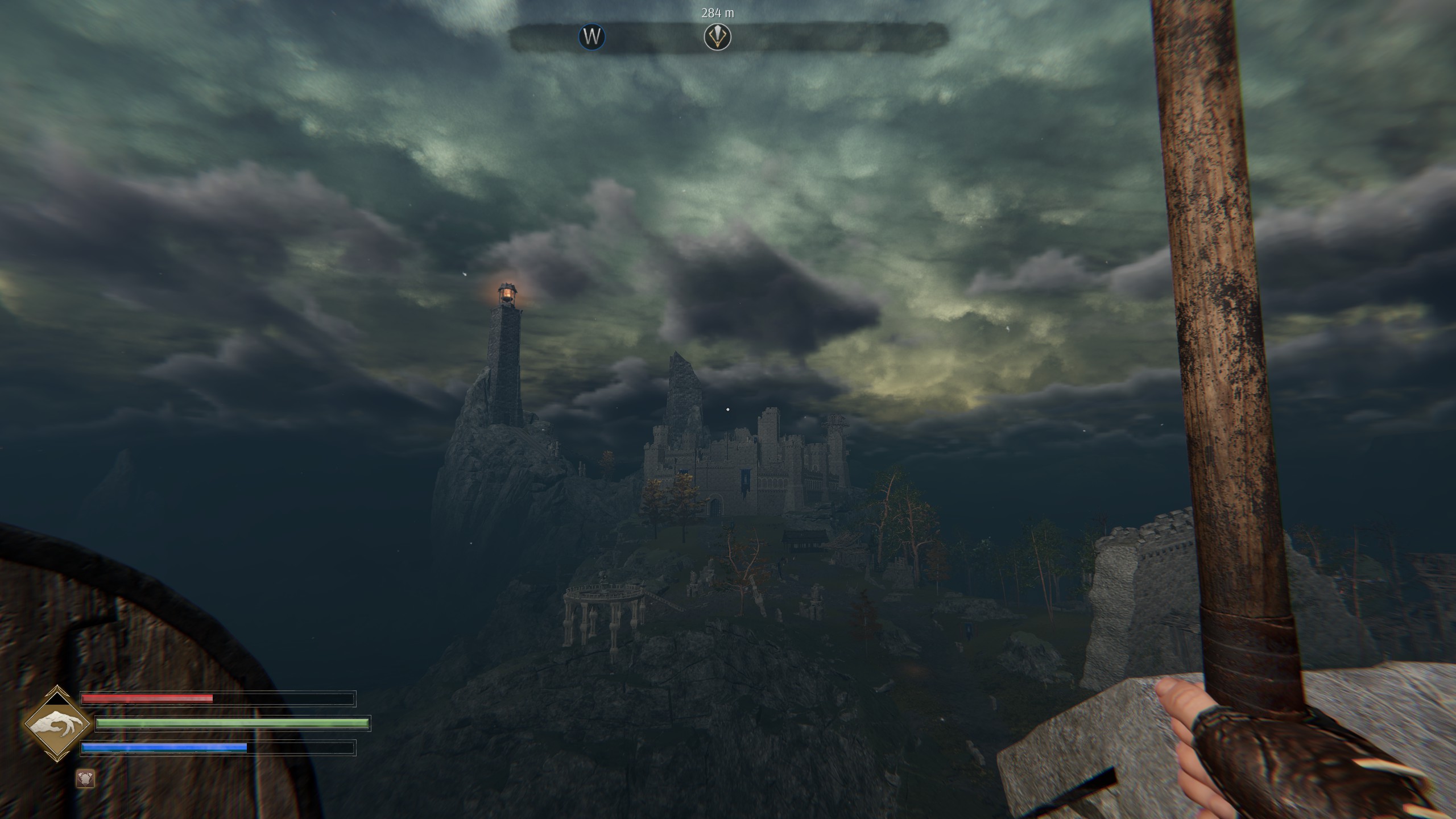1456x819 pixels.
Task: Inspect the armor status effect icon
Action: point(86,779)
